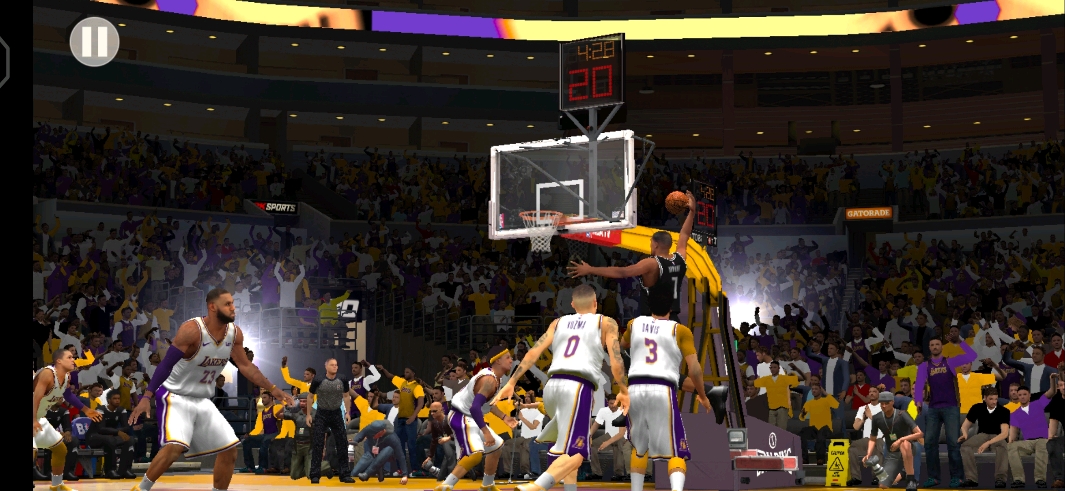Pause the game with the pause button
Image resolution: width=1065 pixels, height=491 pixels.
[x=94, y=42]
